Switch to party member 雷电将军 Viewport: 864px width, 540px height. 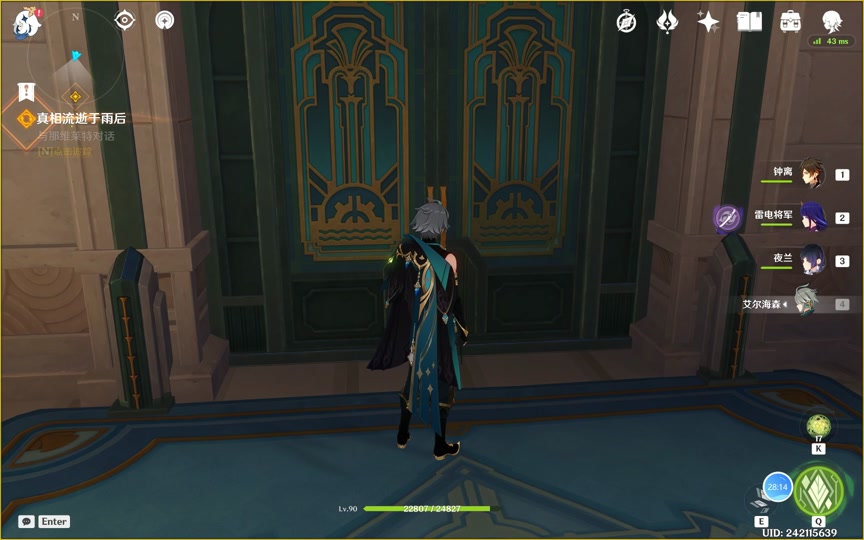click(x=811, y=216)
